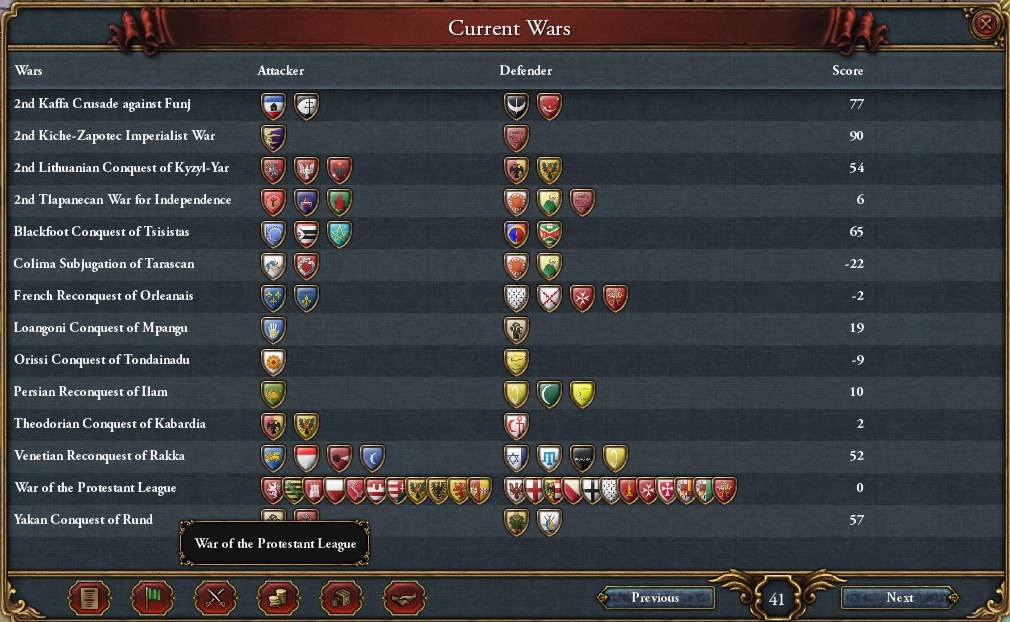Image resolution: width=1010 pixels, height=622 pixels.
Task: Close the Current Wars ledger window
Action: point(986,25)
